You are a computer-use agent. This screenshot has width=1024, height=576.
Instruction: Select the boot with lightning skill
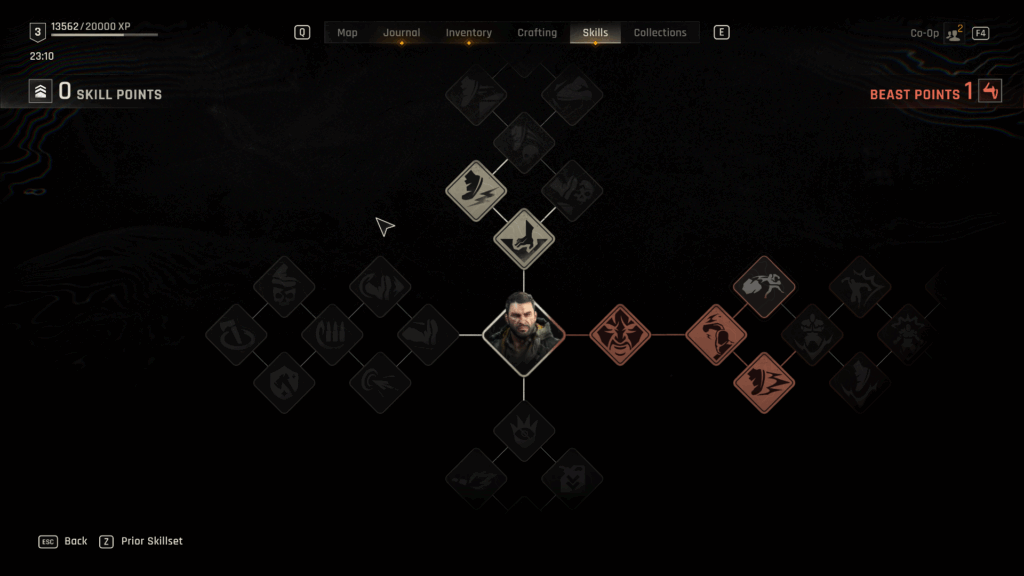[x=476, y=190]
